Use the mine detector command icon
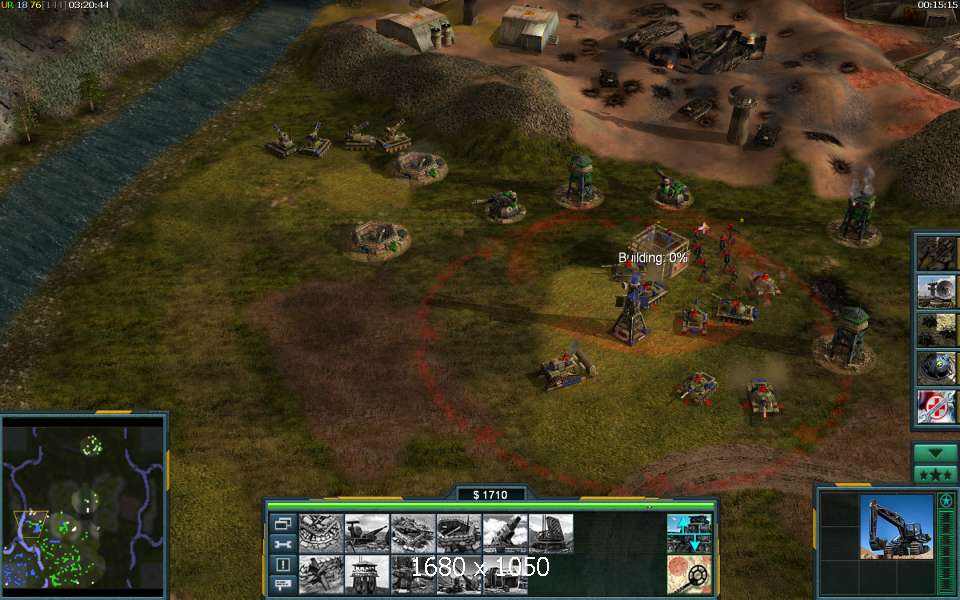Image resolution: width=960 pixels, height=600 pixels. coord(689,575)
